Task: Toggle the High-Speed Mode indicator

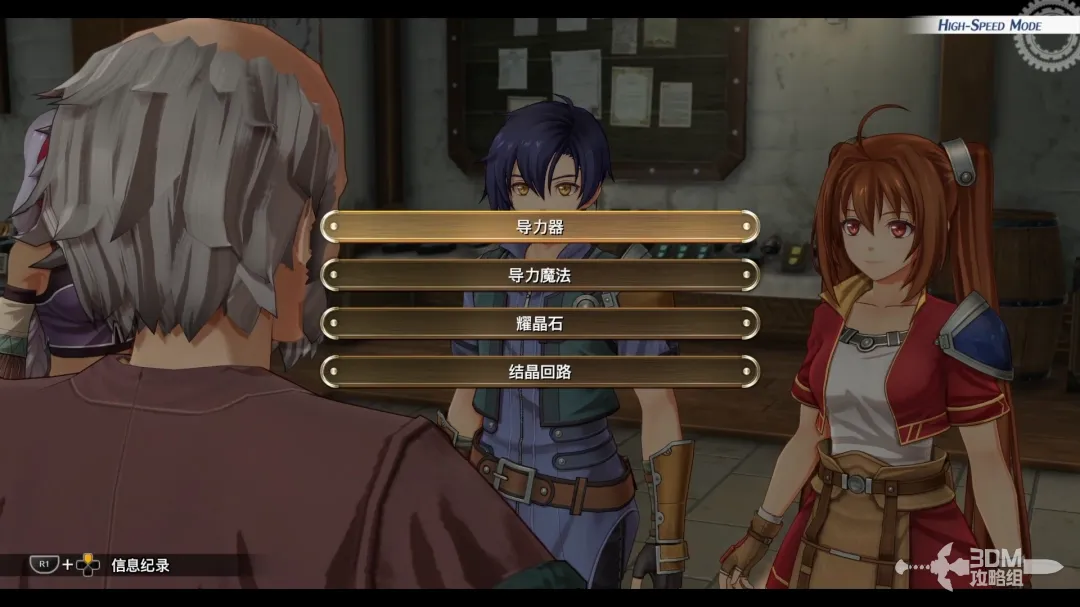Action: click(989, 25)
